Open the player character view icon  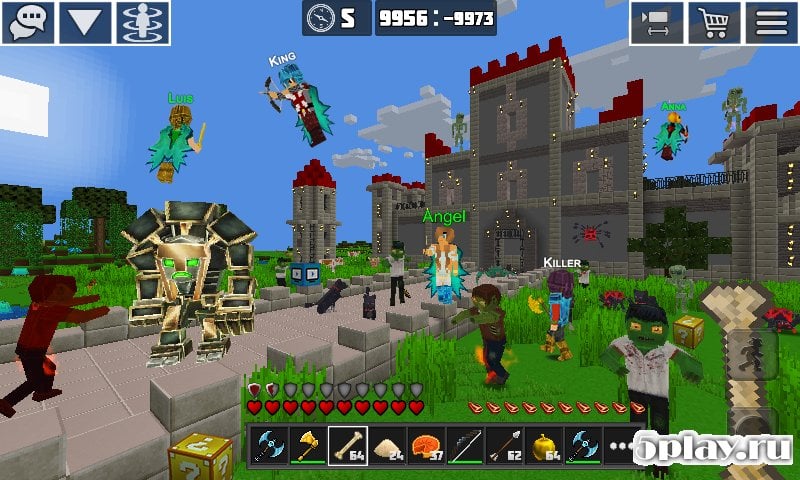pos(144,22)
